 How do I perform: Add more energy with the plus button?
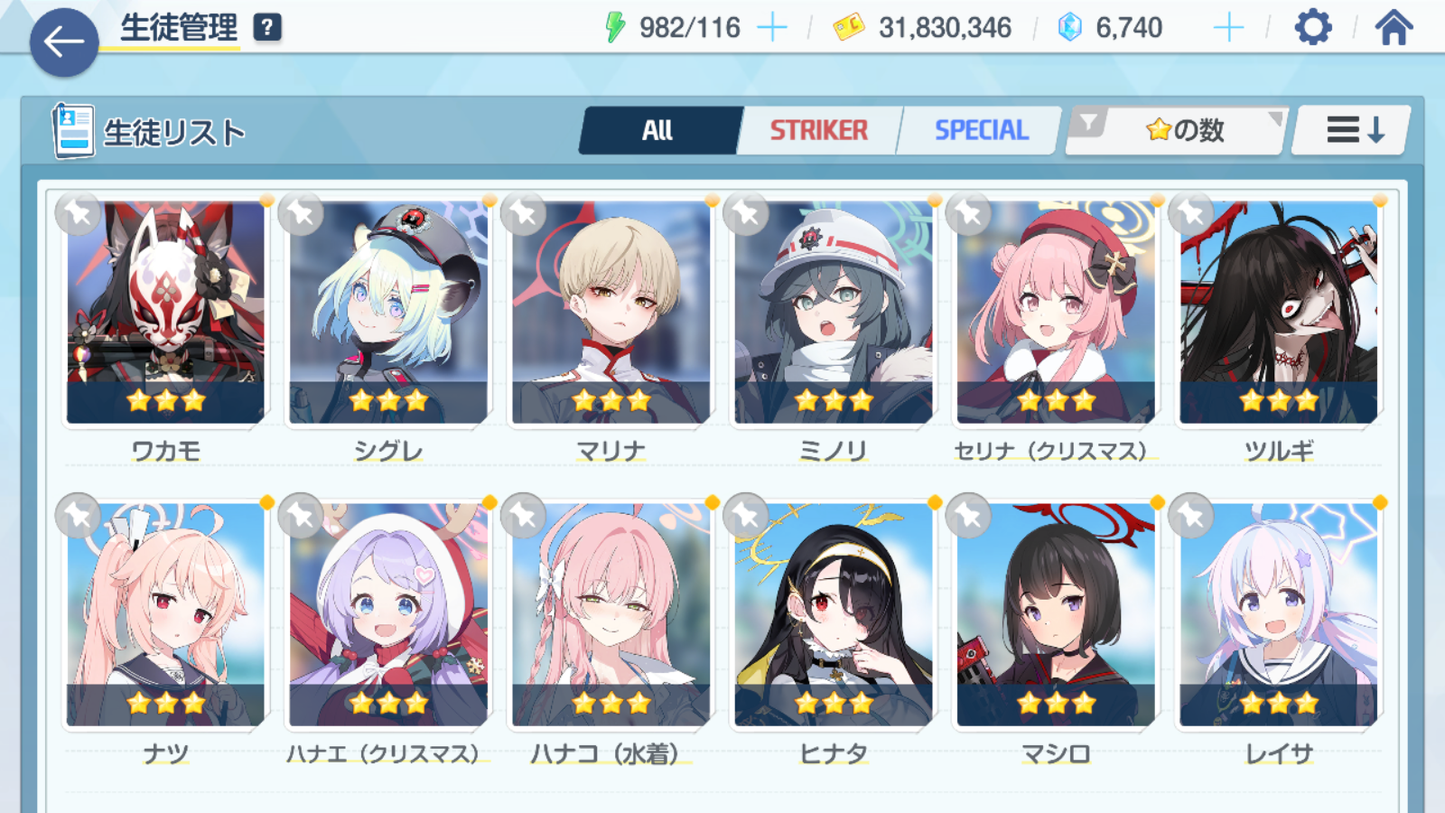[772, 28]
